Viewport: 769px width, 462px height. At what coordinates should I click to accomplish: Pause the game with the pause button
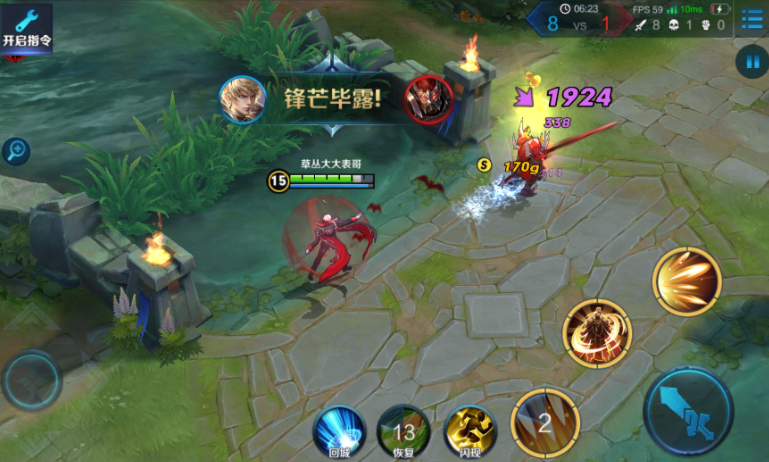(750, 62)
